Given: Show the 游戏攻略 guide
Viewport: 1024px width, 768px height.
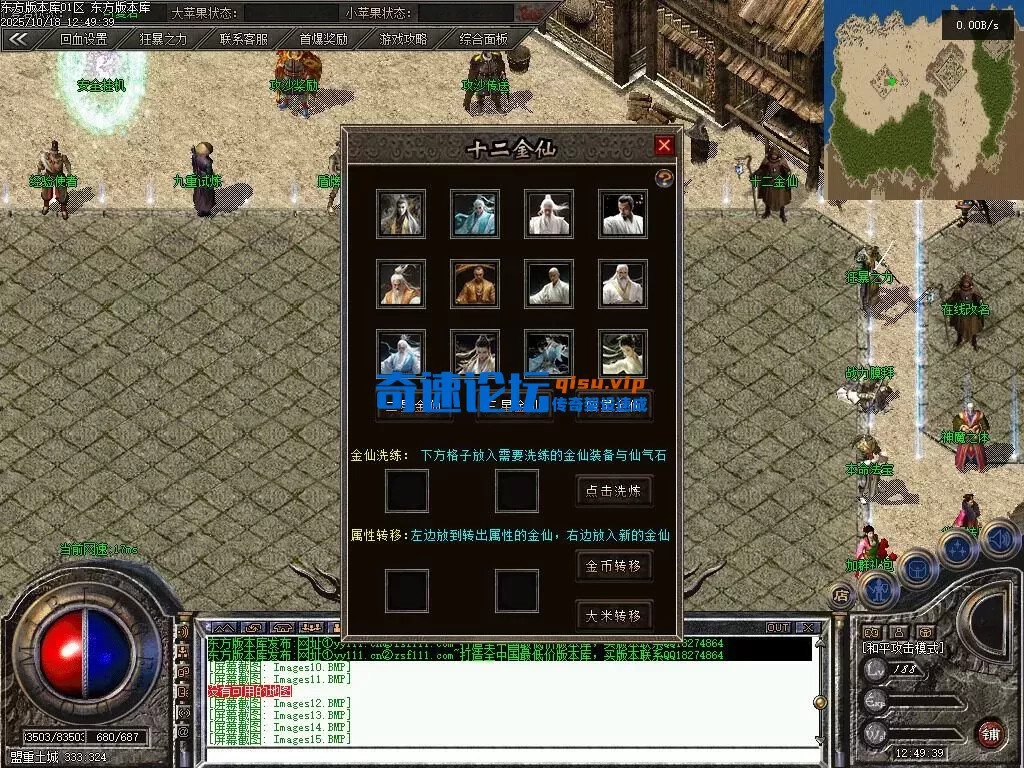Looking at the screenshot, I should [x=403, y=39].
